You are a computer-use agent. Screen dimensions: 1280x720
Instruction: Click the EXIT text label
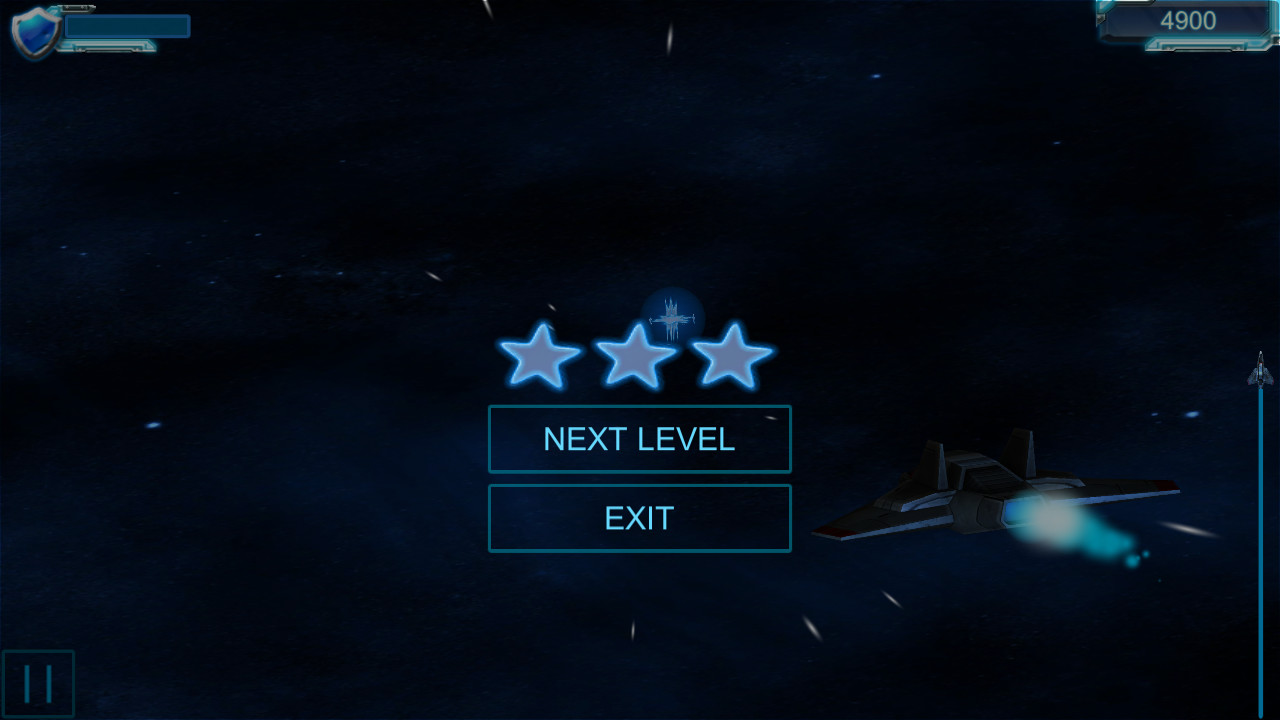pyautogui.click(x=639, y=518)
